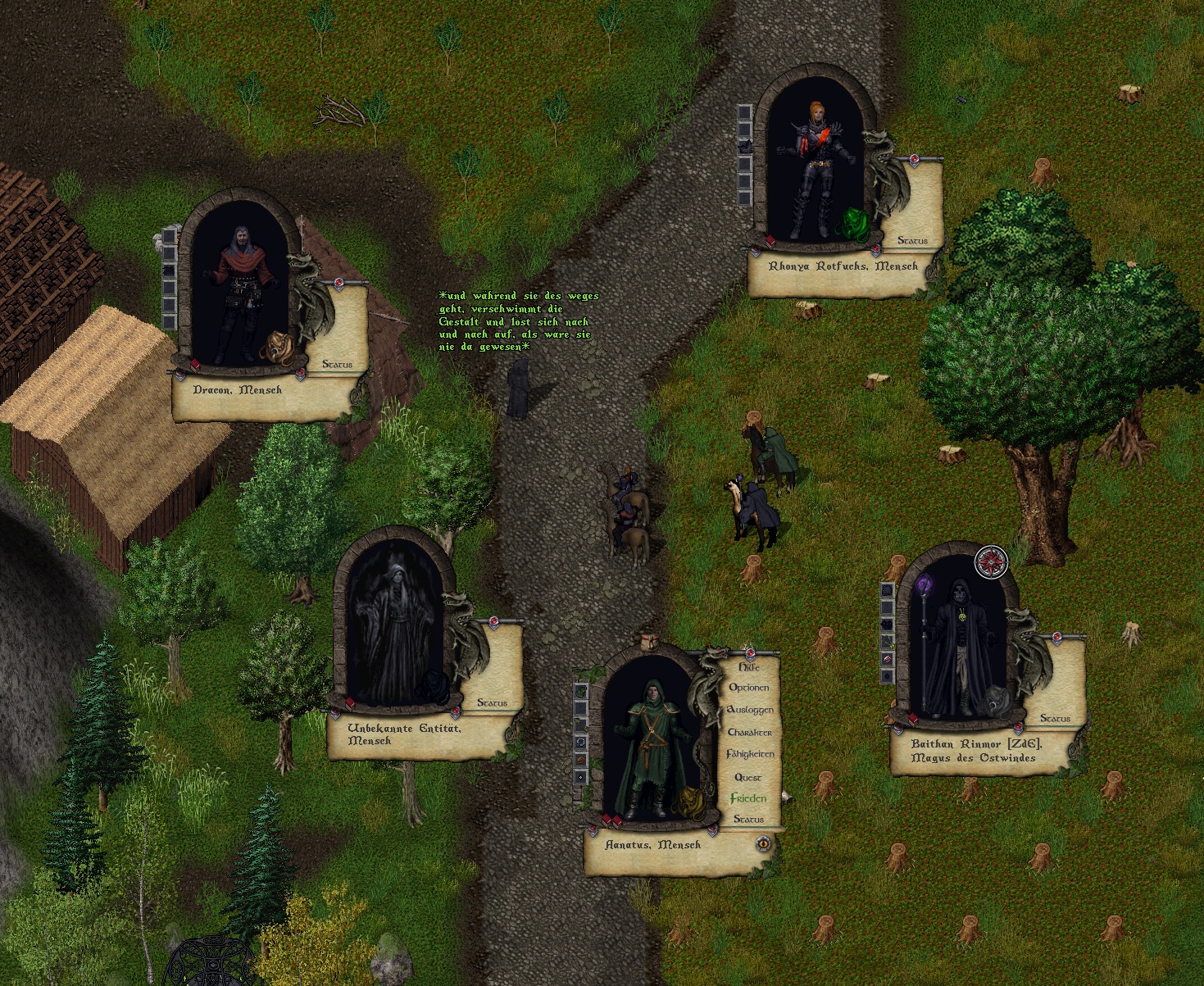Open the Charakter sheet
This screenshot has width=1204, height=986.
coord(750,732)
